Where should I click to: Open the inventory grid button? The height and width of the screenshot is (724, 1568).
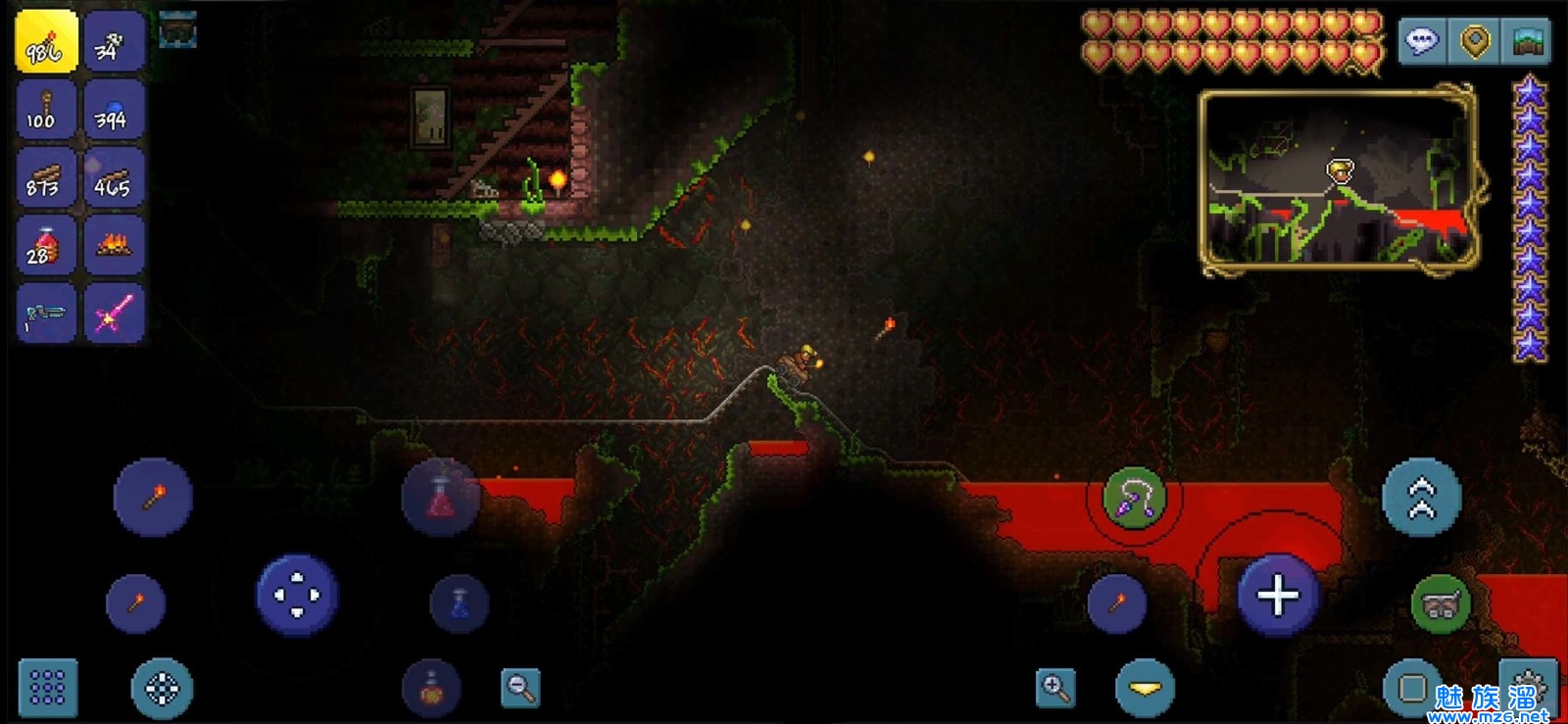[x=47, y=688]
